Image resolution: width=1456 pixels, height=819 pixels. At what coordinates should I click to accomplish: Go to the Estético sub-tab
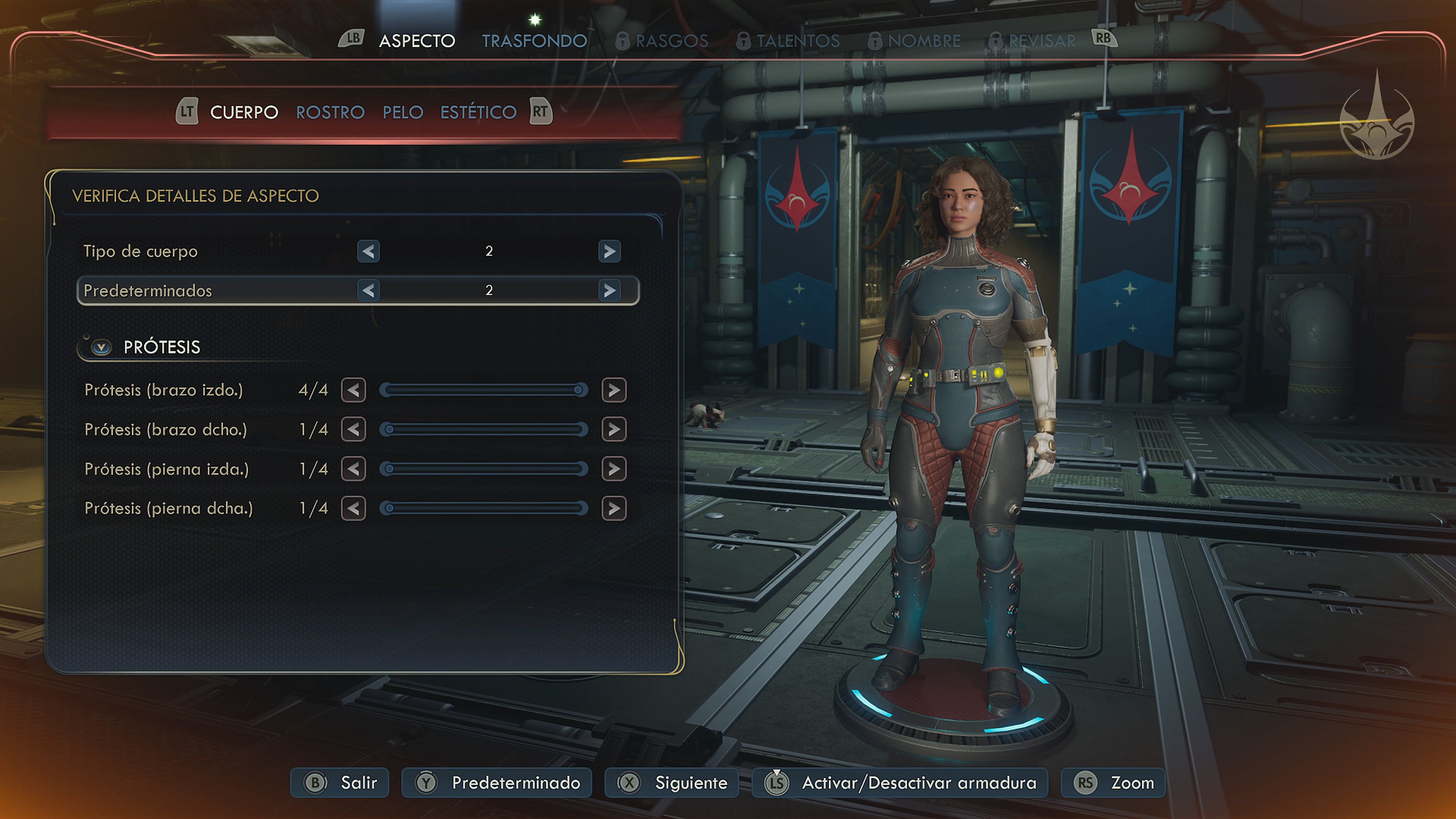[x=478, y=112]
